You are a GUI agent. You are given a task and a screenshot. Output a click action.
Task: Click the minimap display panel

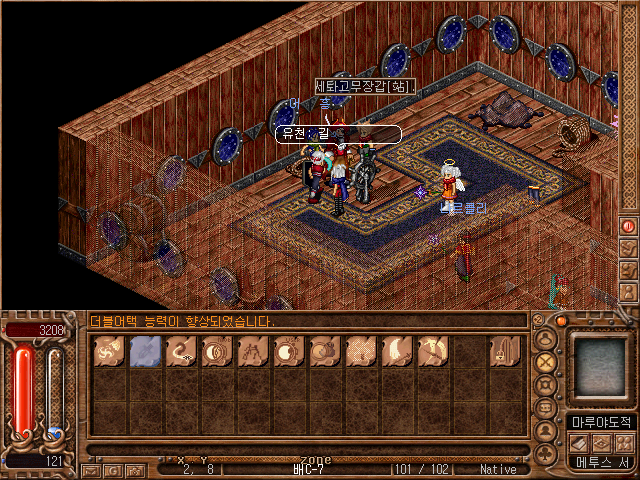point(598,368)
